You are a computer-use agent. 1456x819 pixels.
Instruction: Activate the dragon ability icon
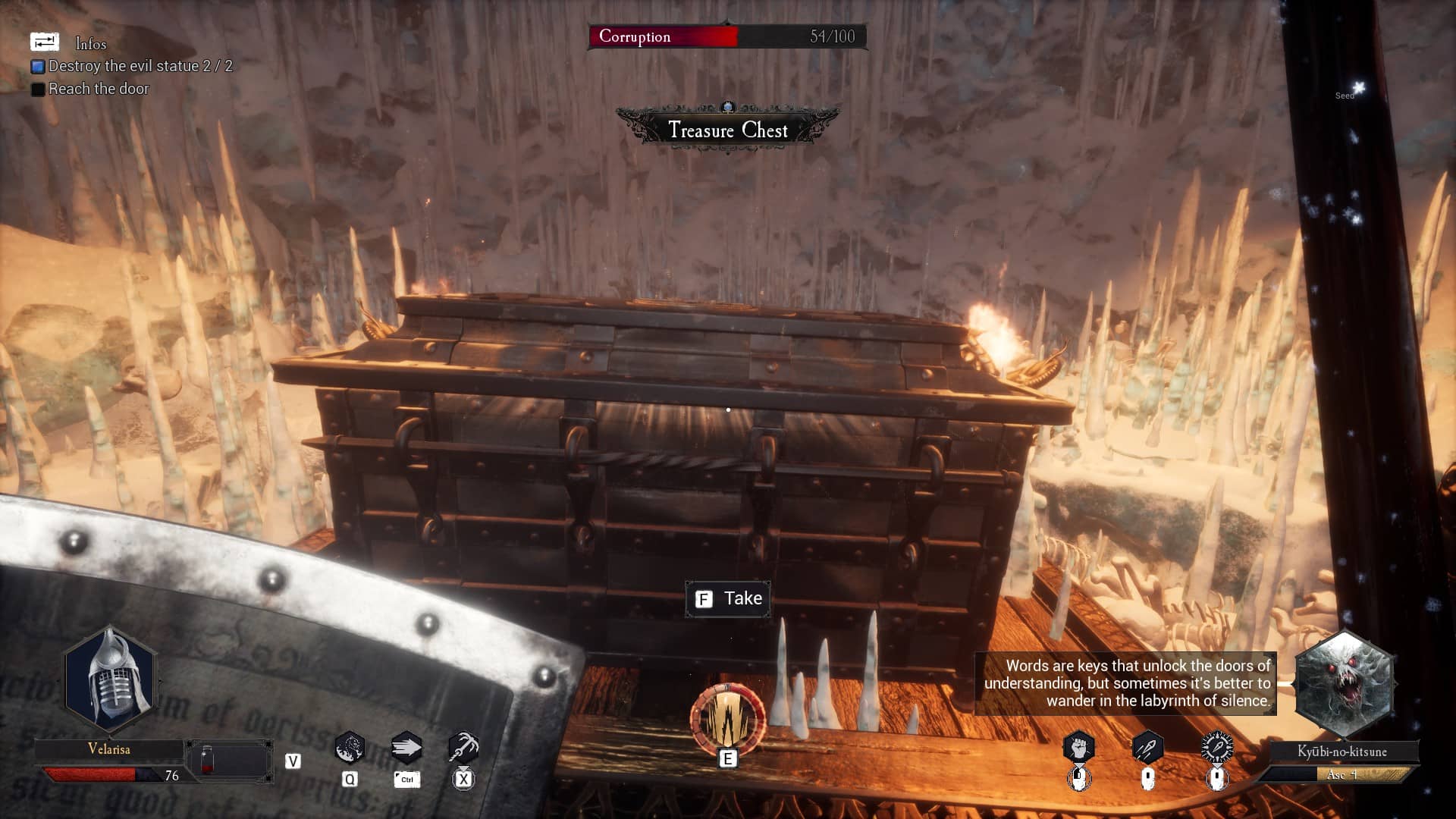pyautogui.click(x=350, y=748)
